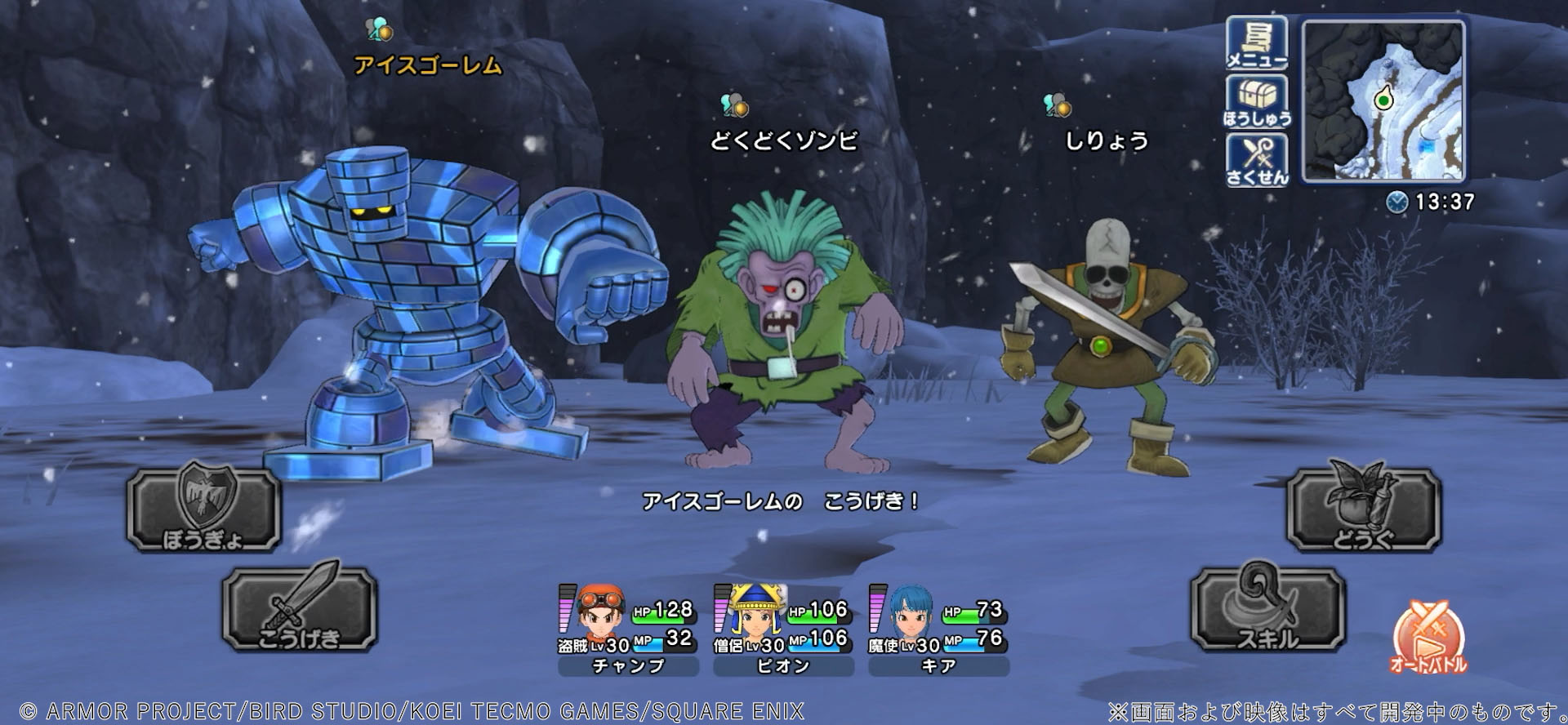Target the どくどくゾンビ enemy name label
The image size is (1568, 725).
784,141
